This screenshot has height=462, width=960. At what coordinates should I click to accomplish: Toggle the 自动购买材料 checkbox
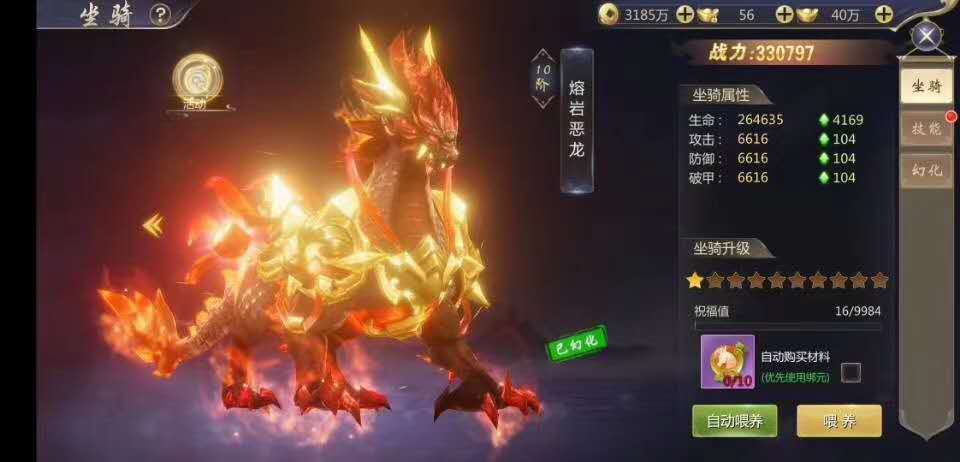coord(850,373)
